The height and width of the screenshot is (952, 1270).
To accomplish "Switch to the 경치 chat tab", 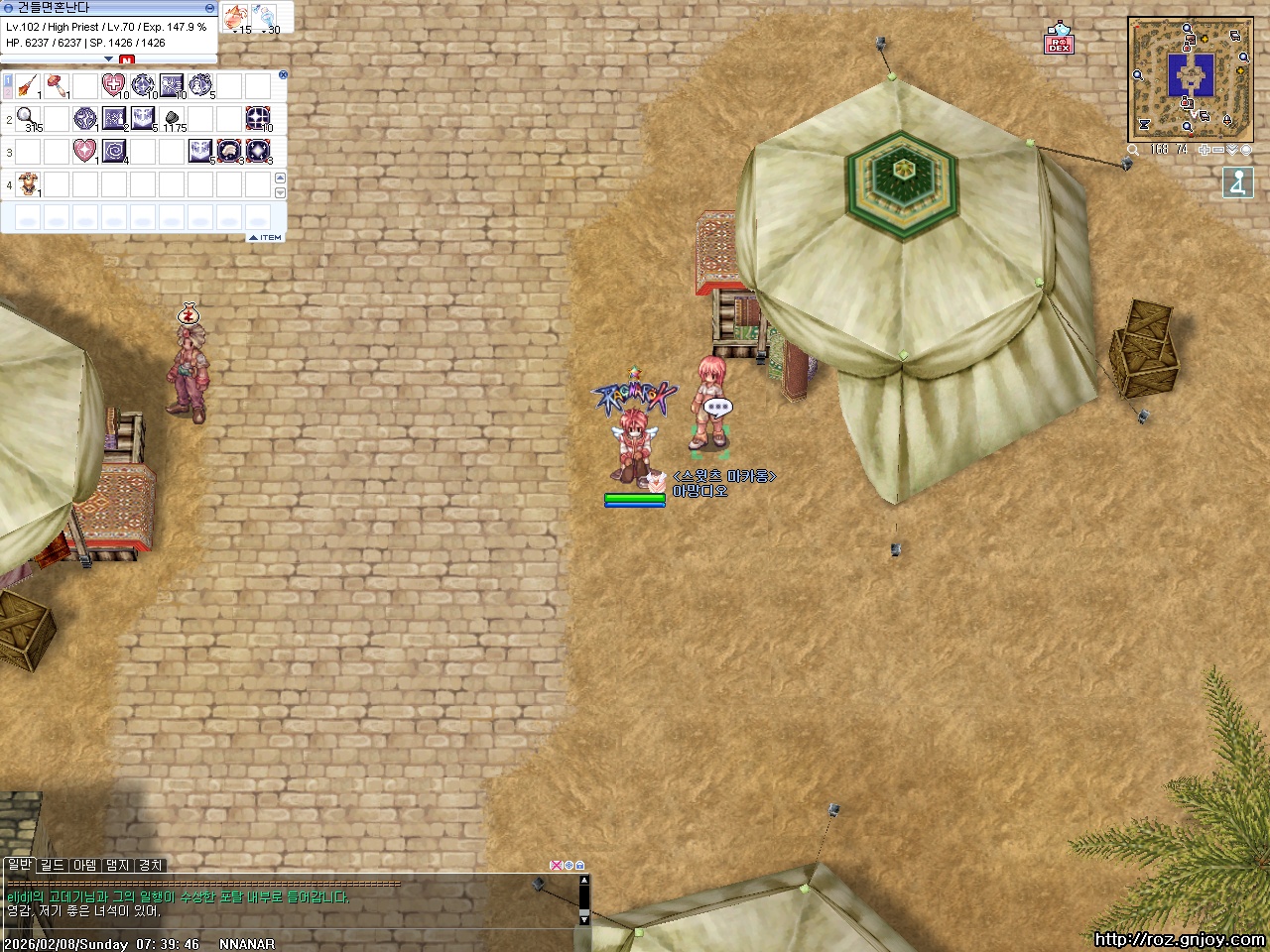I will 150,866.
